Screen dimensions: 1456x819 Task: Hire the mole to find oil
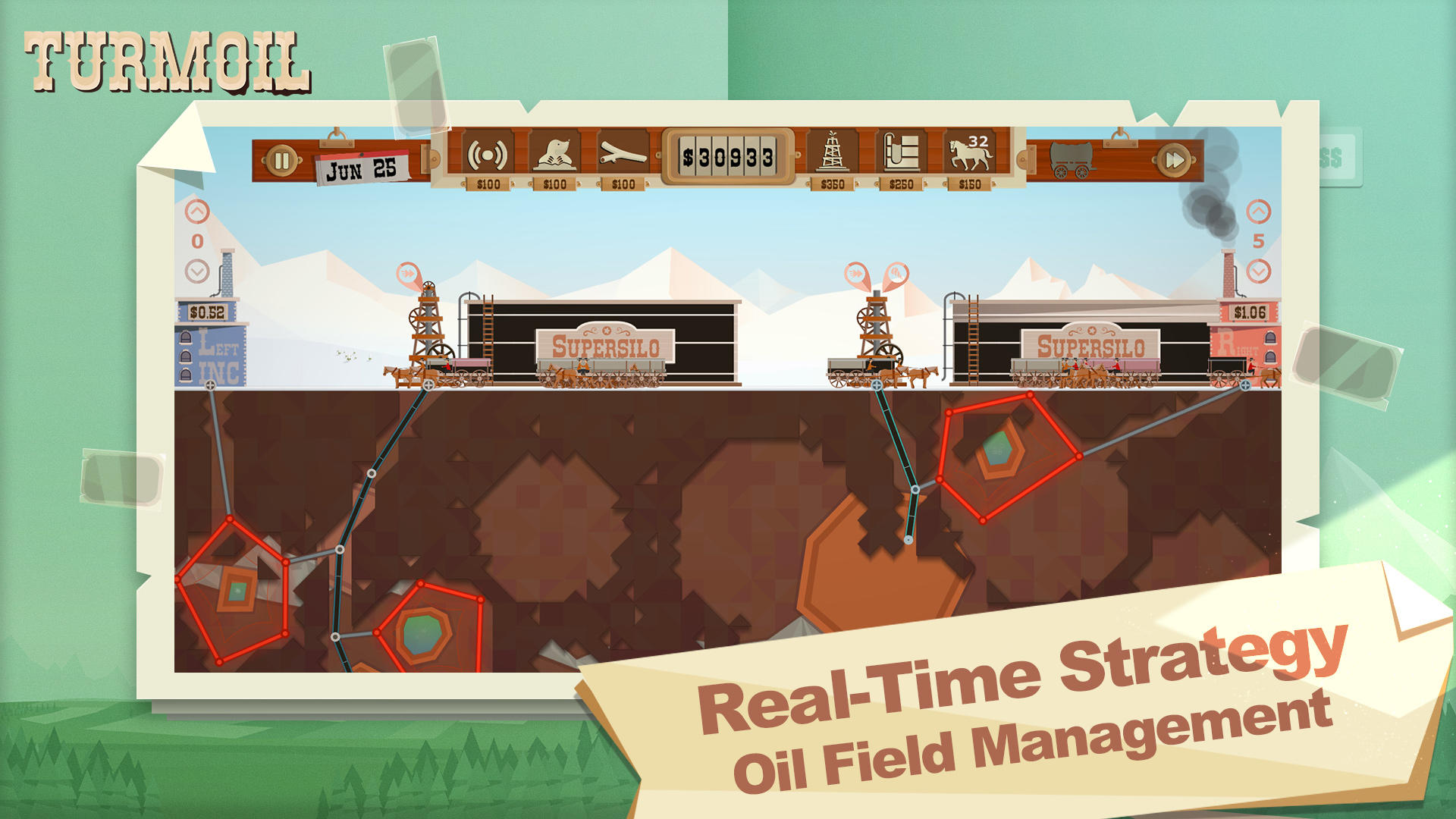[556, 155]
